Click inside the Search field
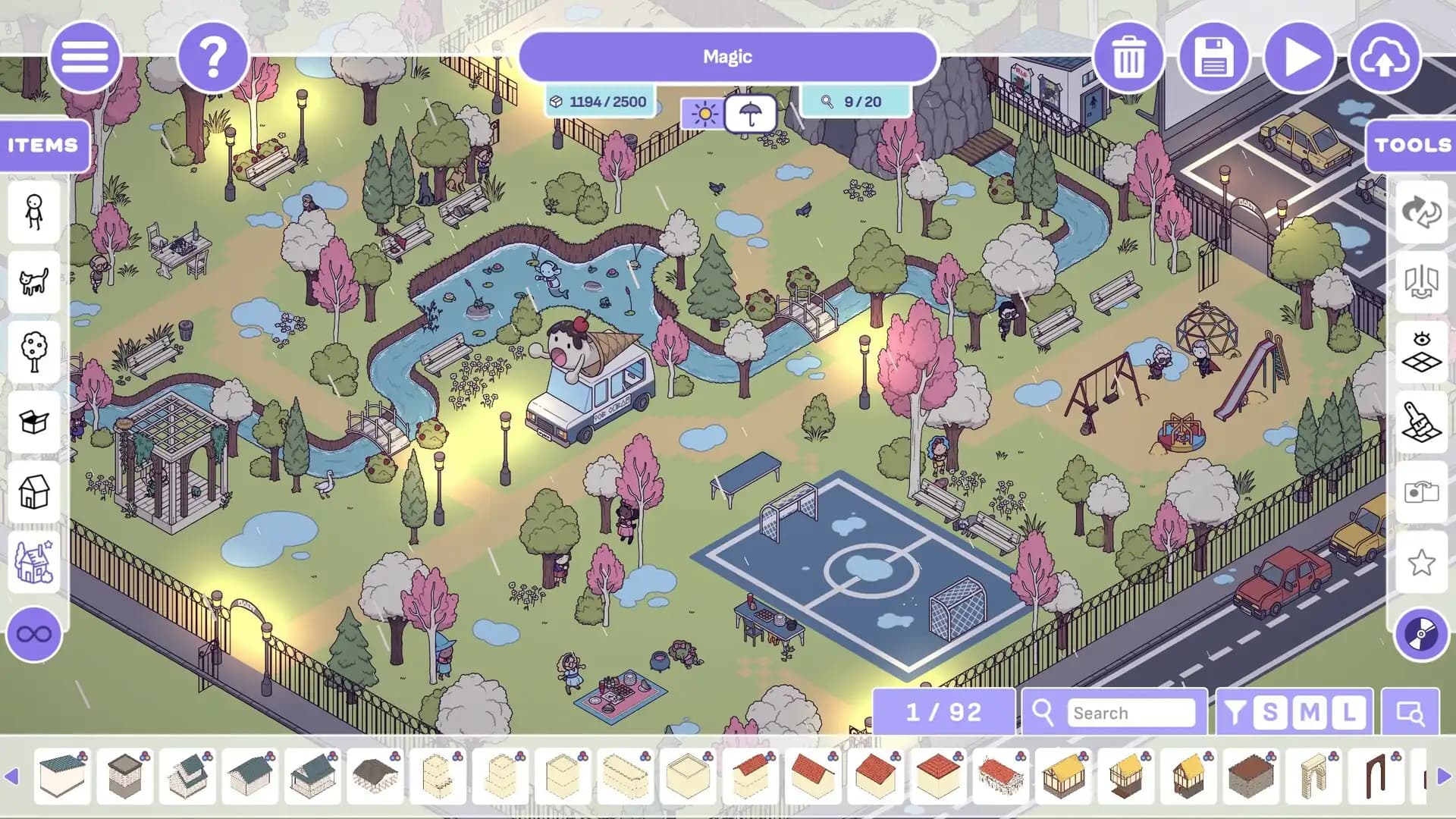Image resolution: width=1456 pixels, height=819 pixels. pos(1137,713)
